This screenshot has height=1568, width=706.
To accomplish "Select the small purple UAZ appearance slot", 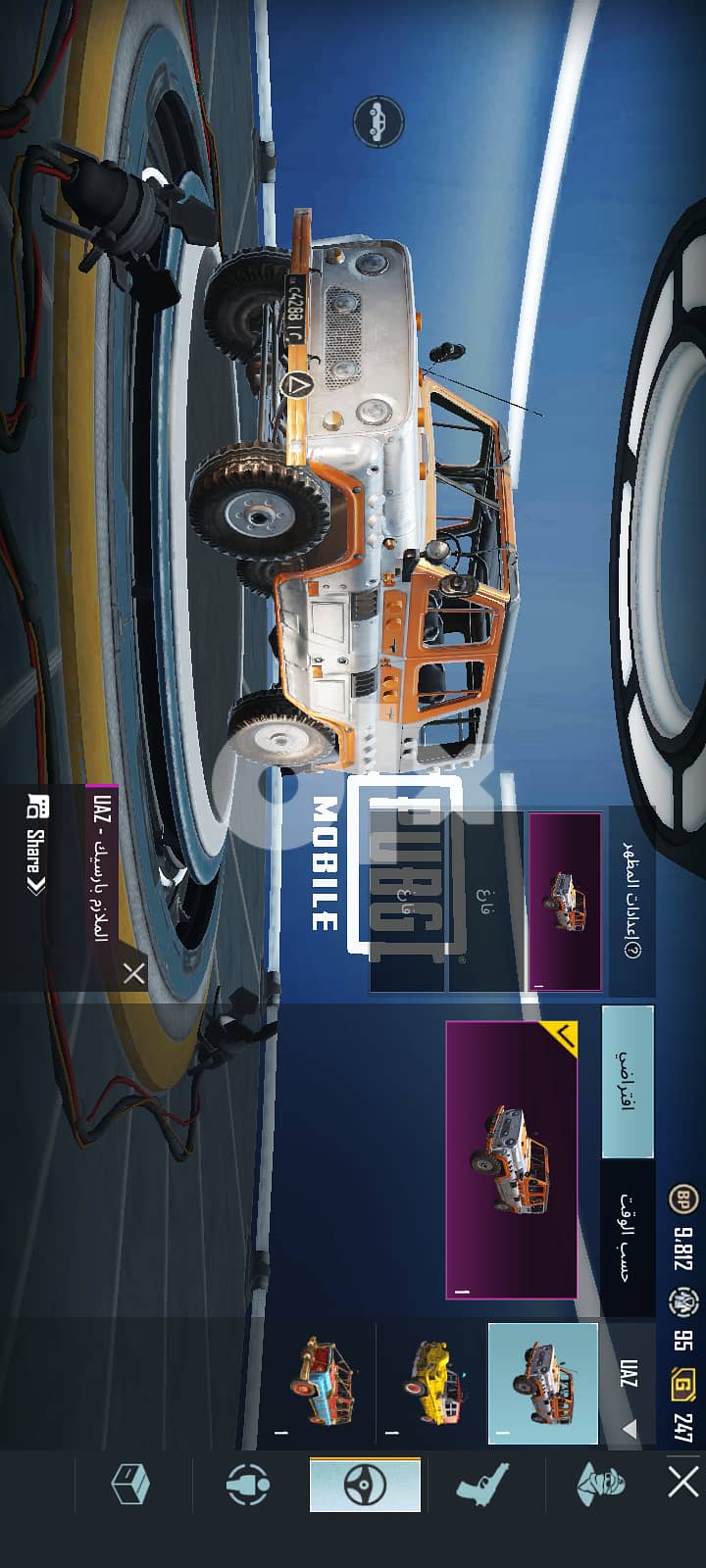I will tap(565, 902).
